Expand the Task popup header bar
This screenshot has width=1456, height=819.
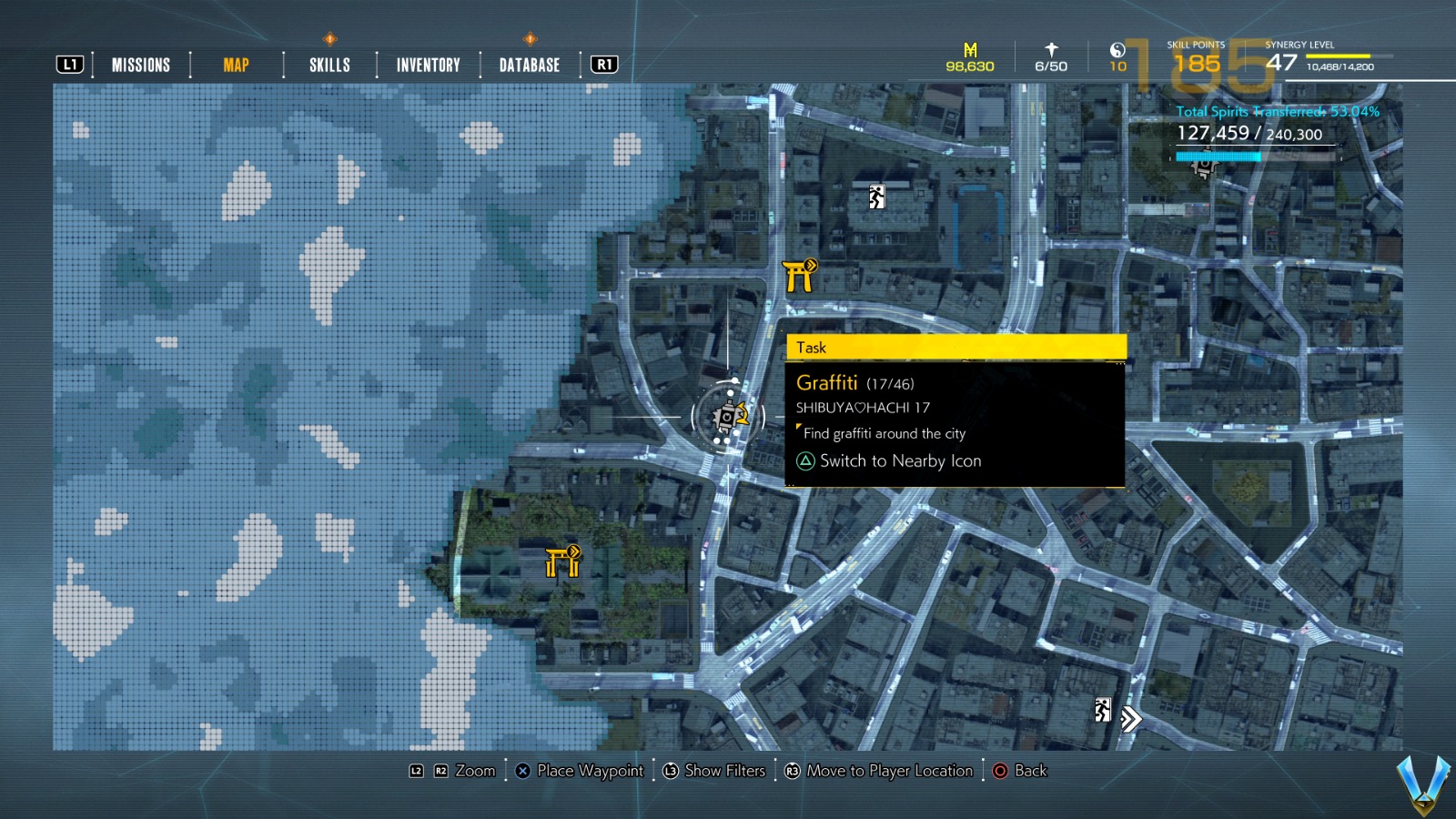[955, 348]
